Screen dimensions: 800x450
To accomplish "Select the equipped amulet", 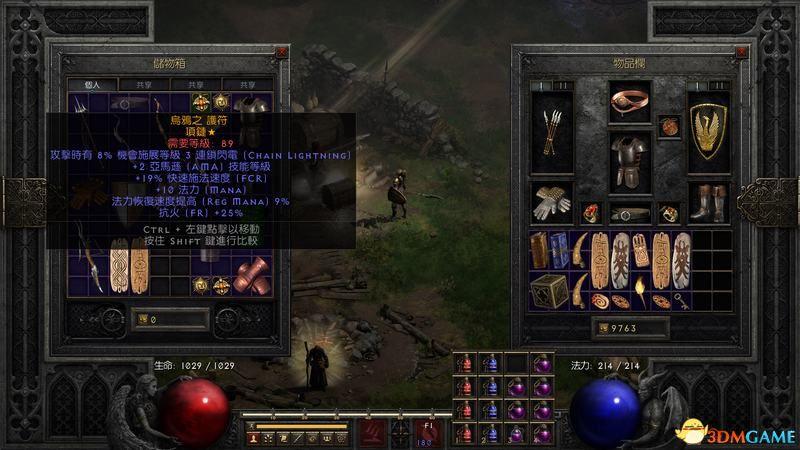I will coord(670,125).
